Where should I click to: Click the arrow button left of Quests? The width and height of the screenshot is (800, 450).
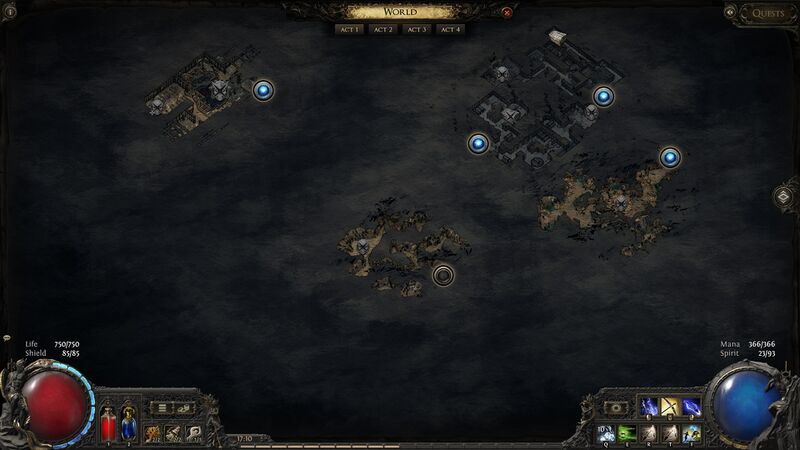tap(731, 13)
